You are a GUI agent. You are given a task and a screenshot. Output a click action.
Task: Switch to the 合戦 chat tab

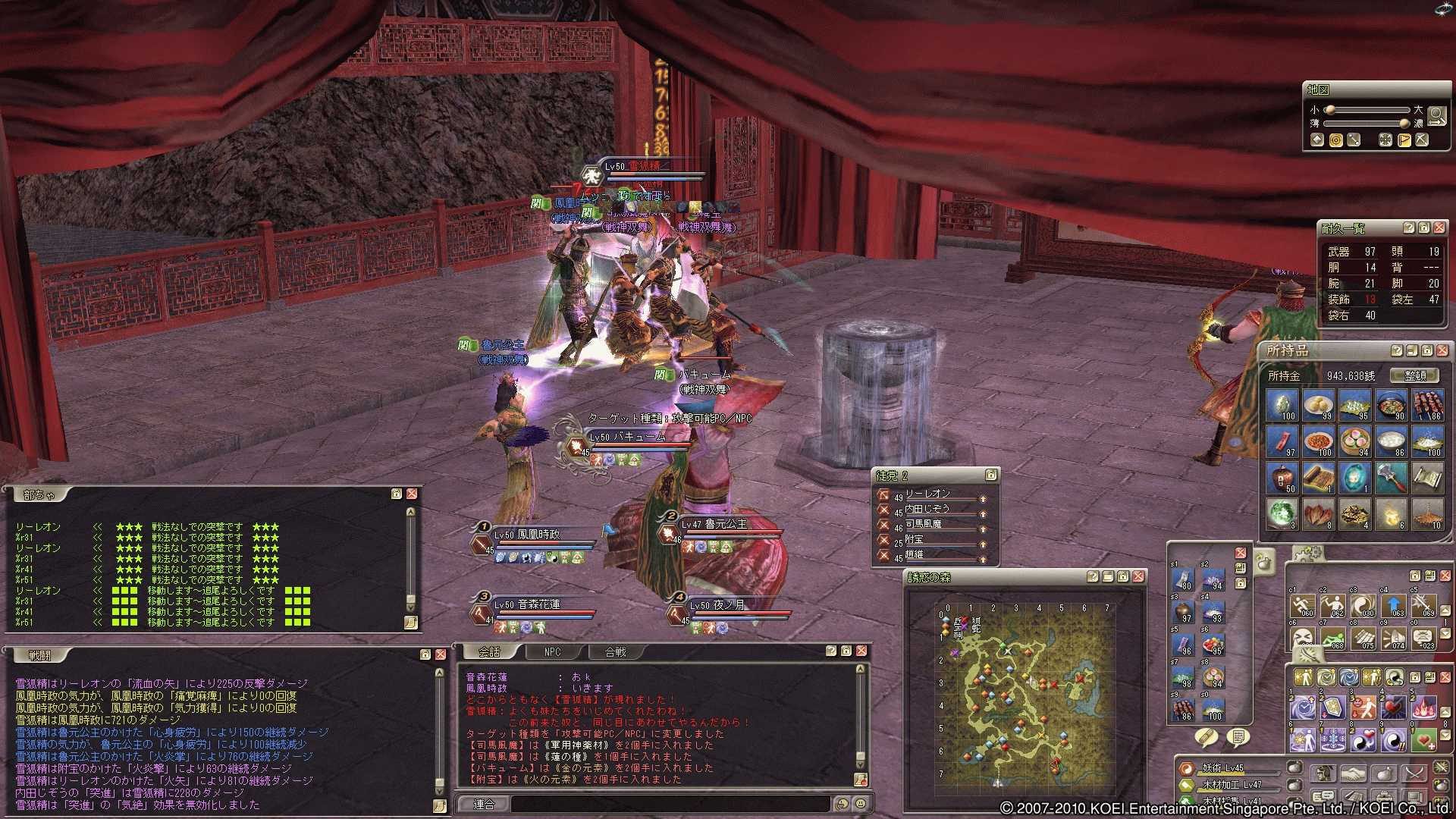[615, 651]
